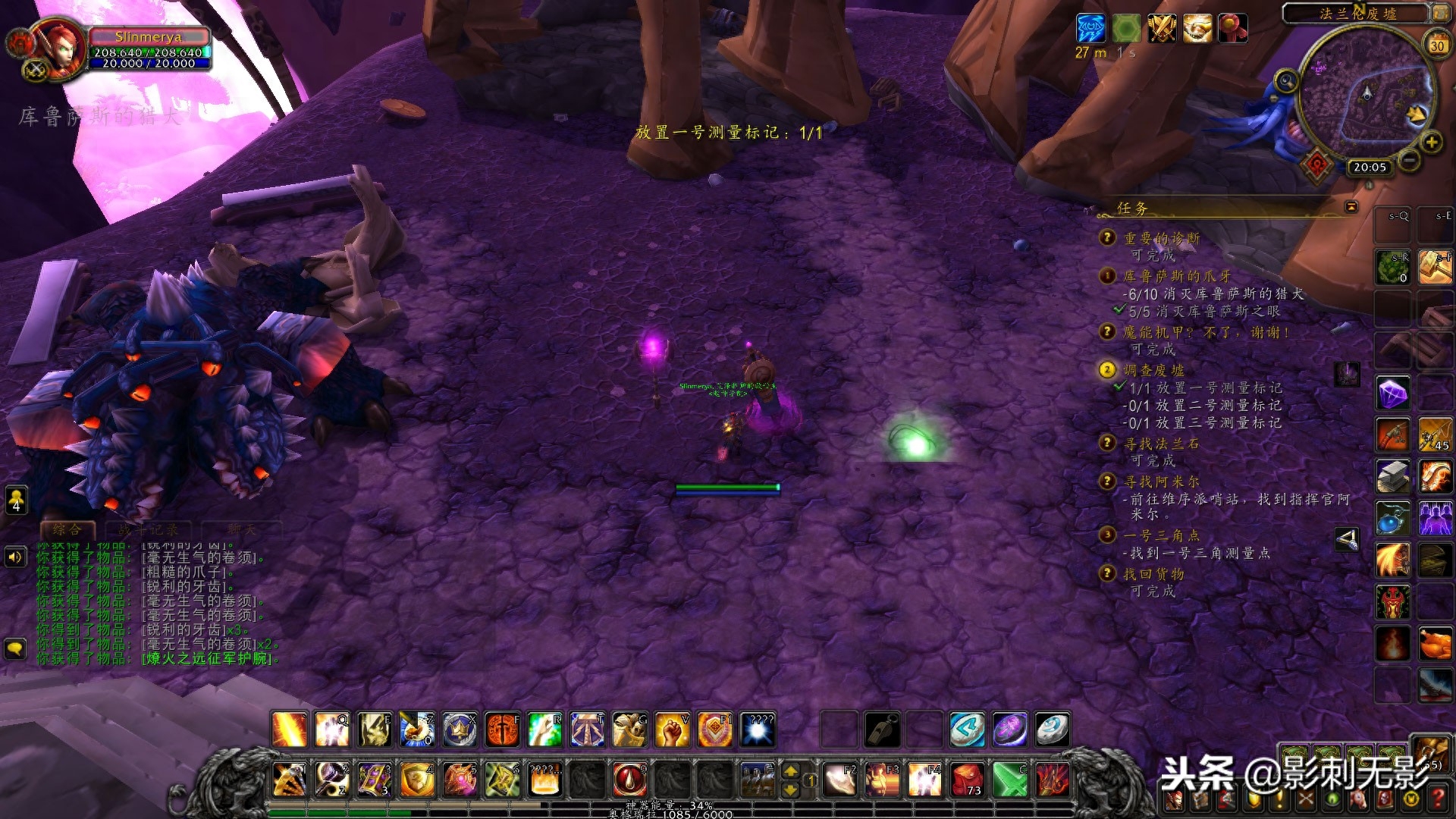The image size is (1456, 819).
Task: Use the red backpack item showing 73
Action: pyautogui.click(x=968, y=780)
